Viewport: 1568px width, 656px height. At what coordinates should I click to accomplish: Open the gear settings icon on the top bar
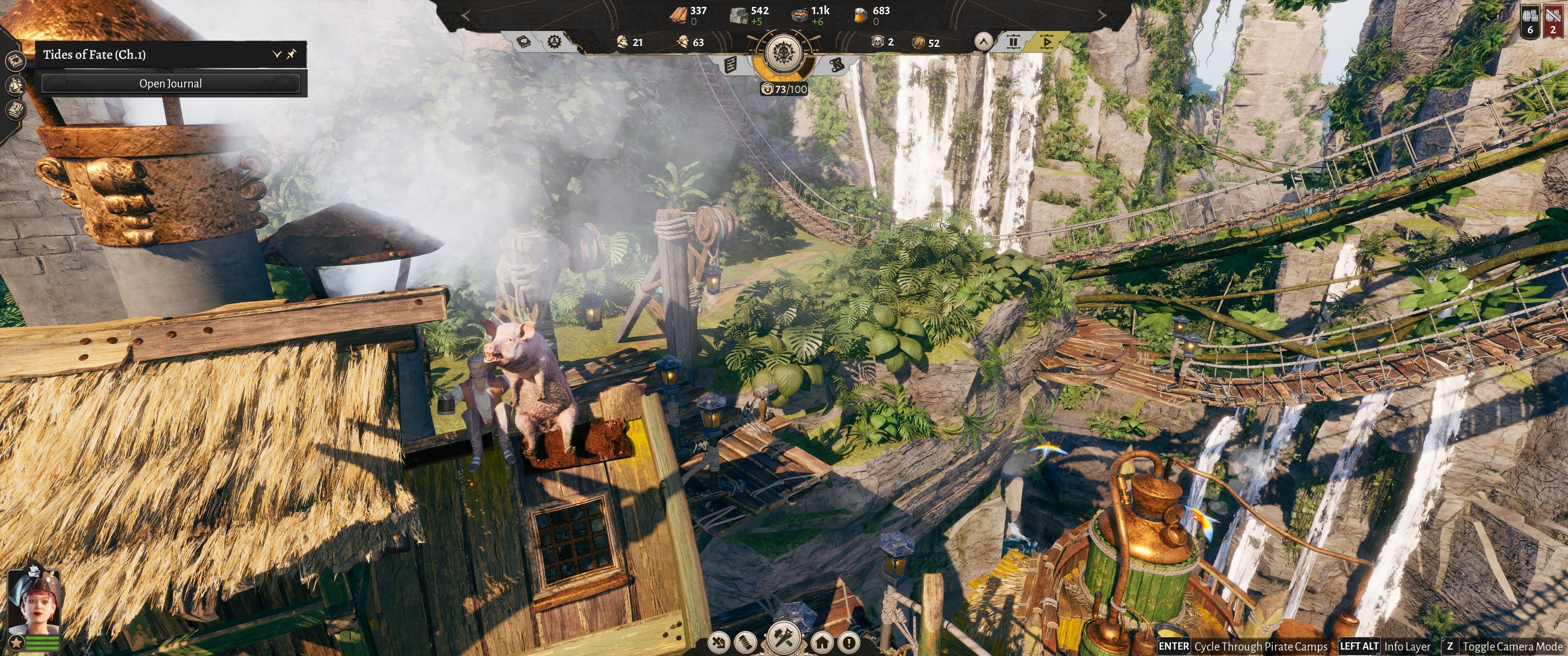point(554,41)
